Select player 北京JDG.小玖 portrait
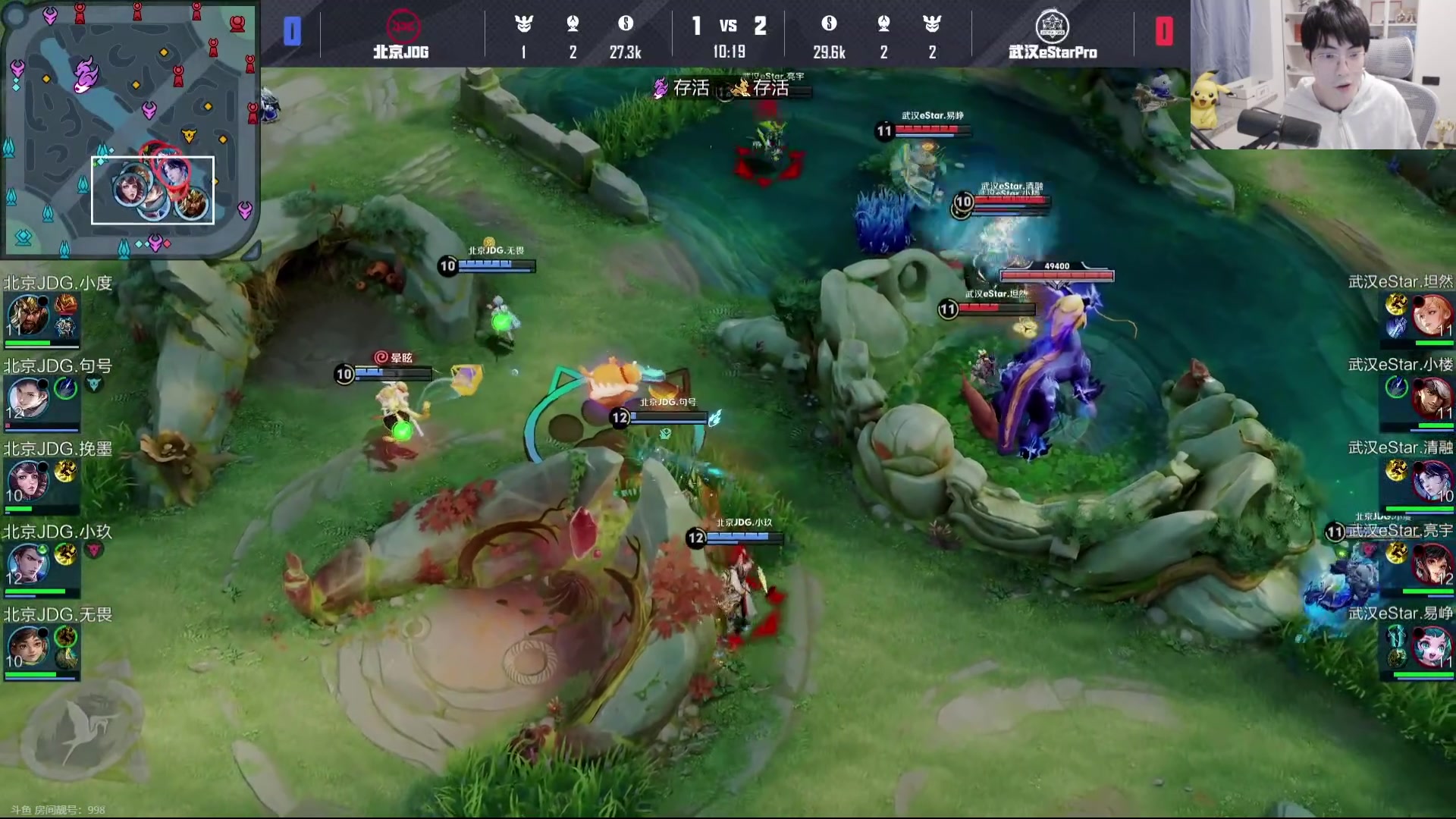 pos(28,564)
